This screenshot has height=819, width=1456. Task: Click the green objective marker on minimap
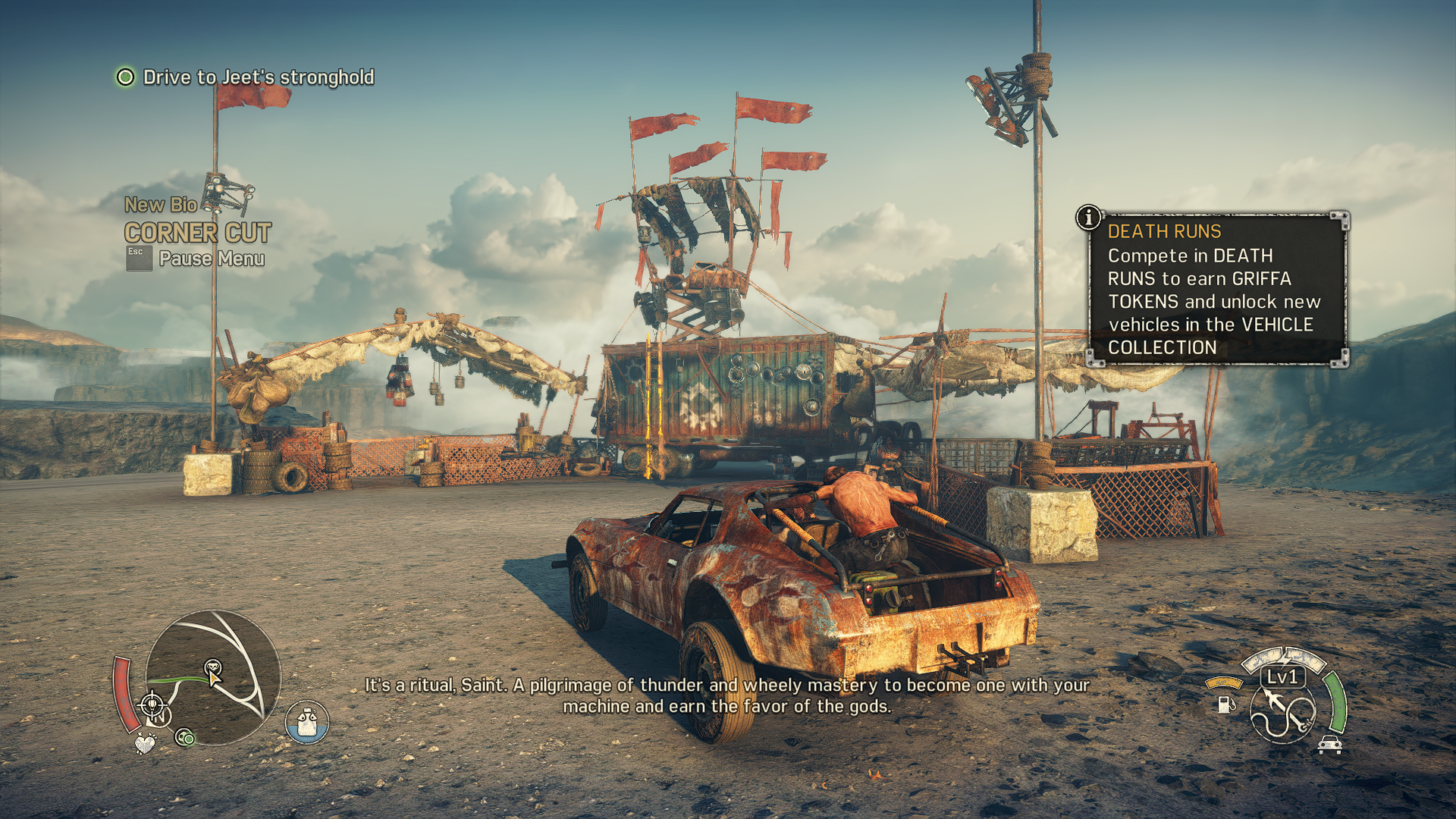184,737
